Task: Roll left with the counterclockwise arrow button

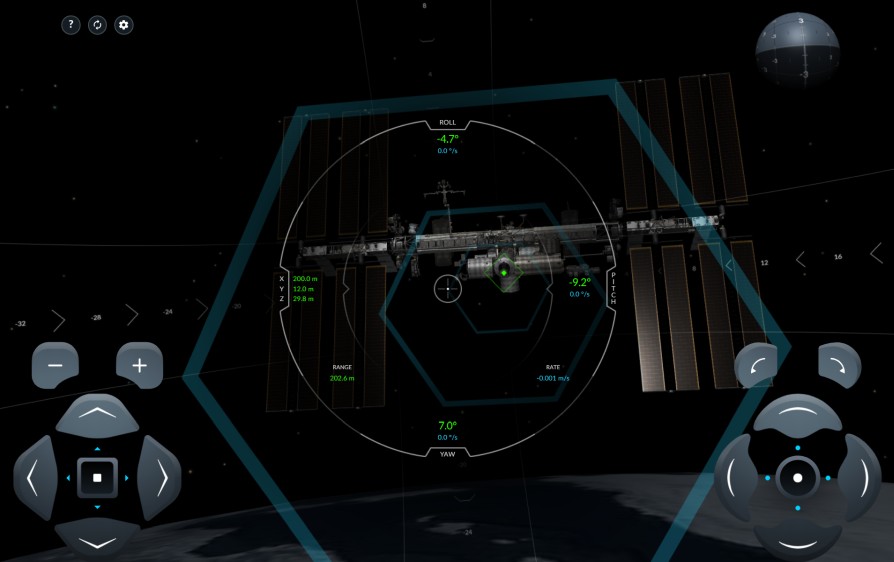Action: tap(756, 366)
